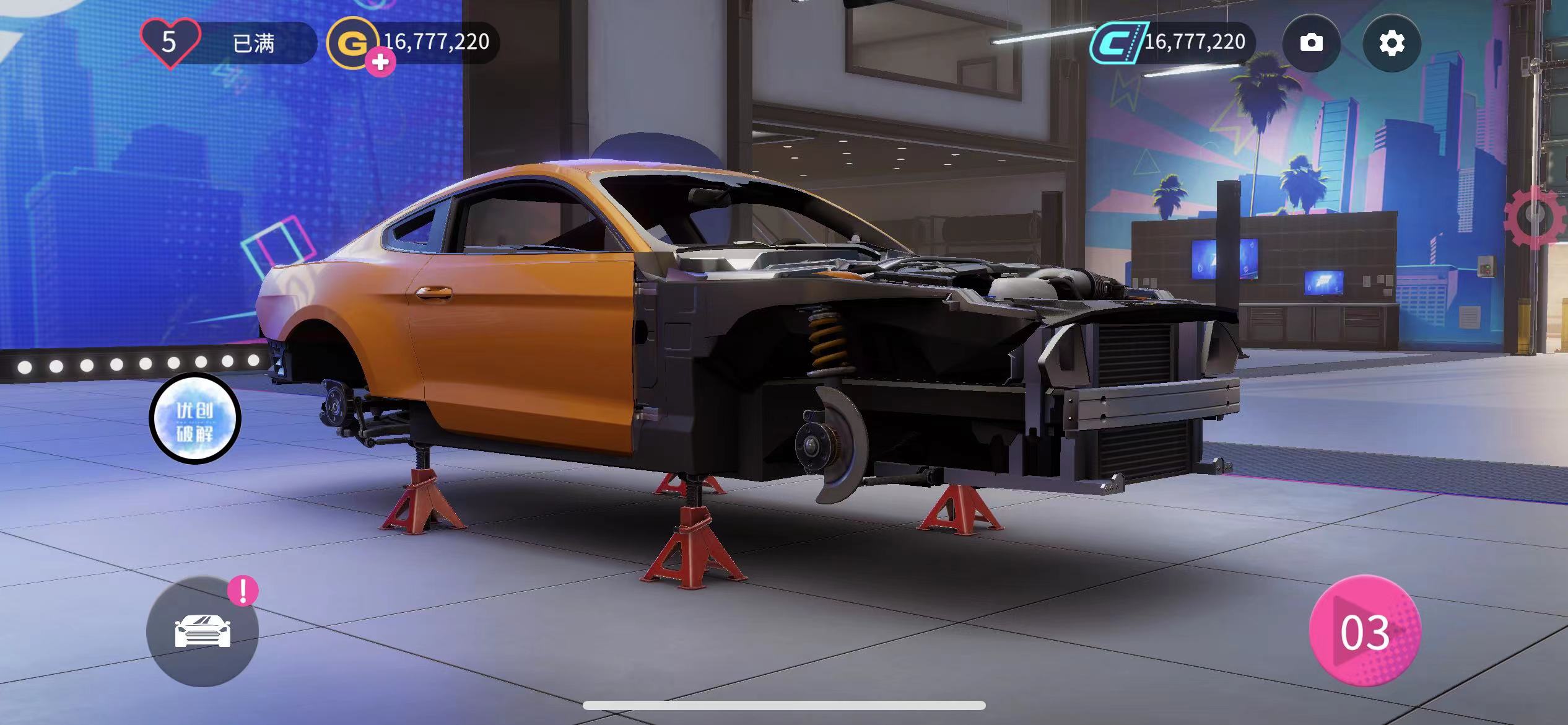Tap the red gear icon at screen edge

coord(1540,217)
